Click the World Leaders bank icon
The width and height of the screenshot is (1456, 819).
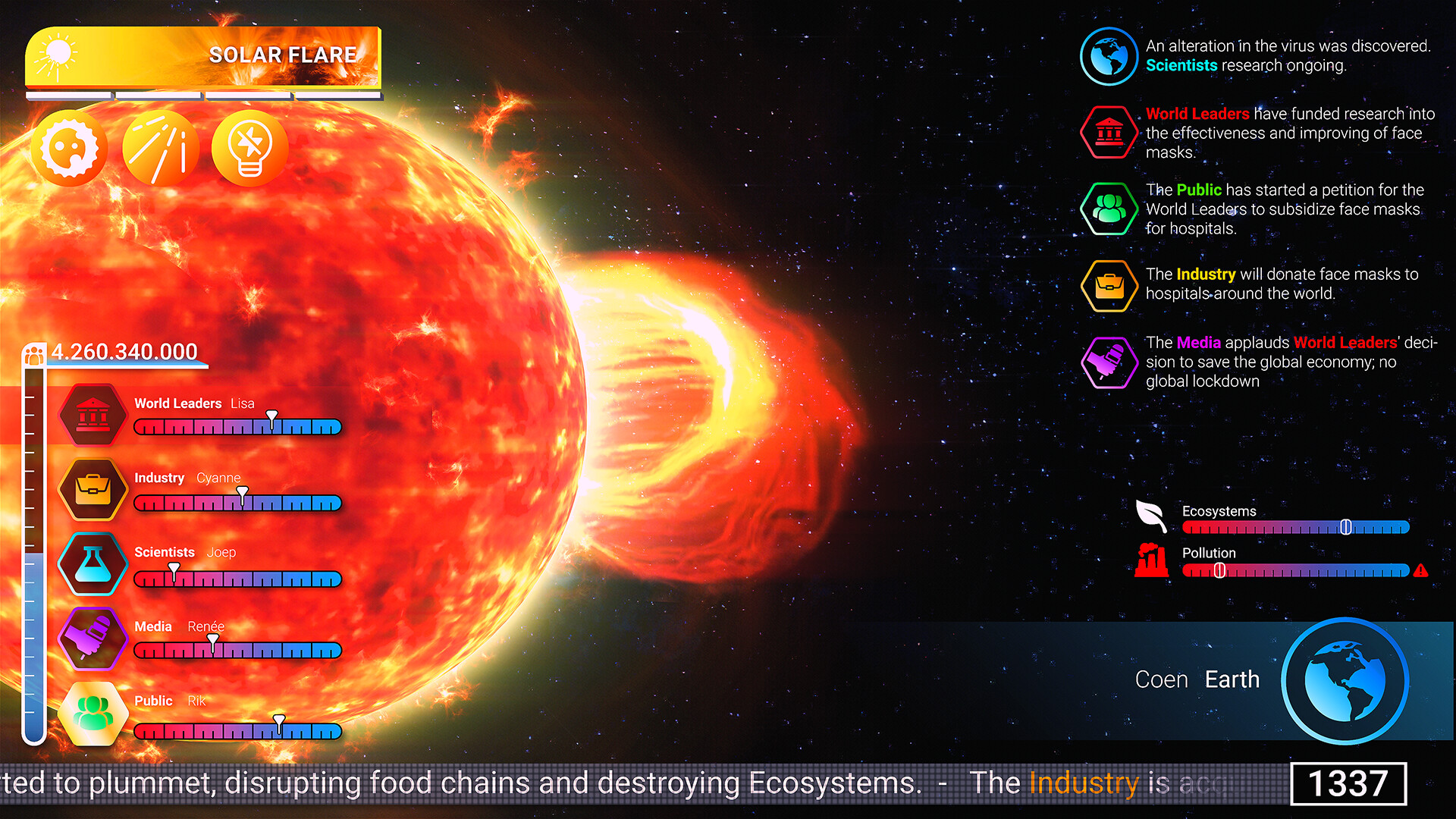pyautogui.click(x=92, y=414)
